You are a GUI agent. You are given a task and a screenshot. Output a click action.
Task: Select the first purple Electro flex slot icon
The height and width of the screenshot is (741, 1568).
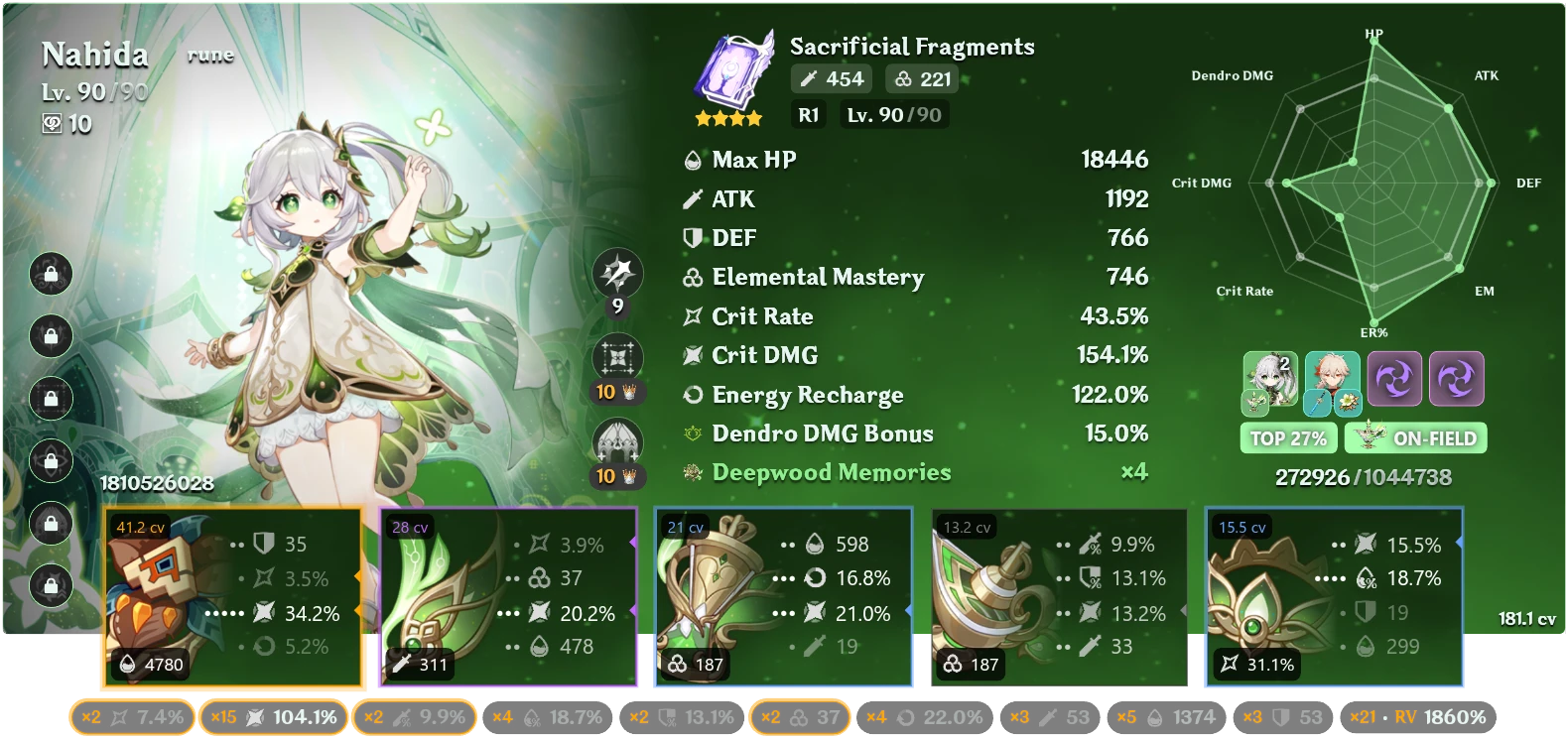1394,379
